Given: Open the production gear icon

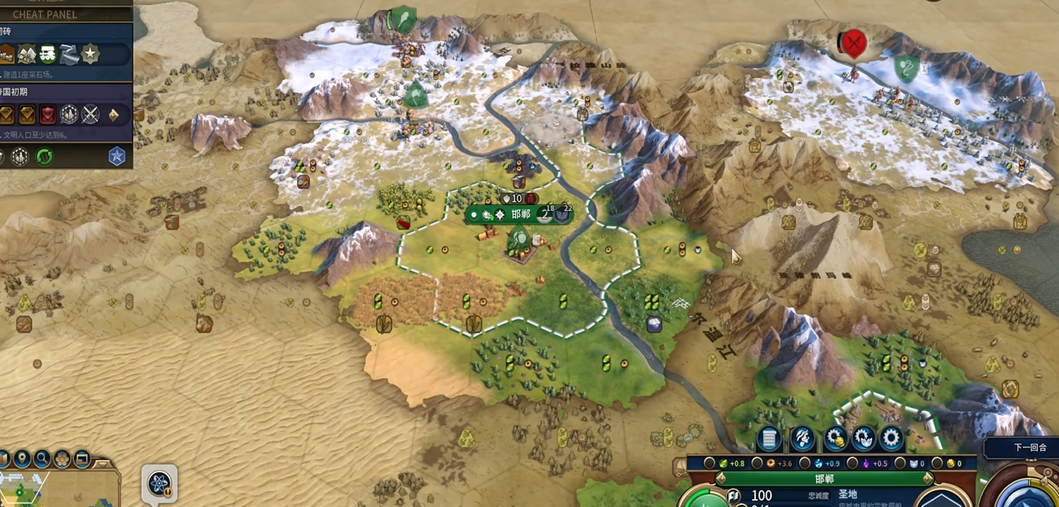Looking at the screenshot, I should pos(891,438).
